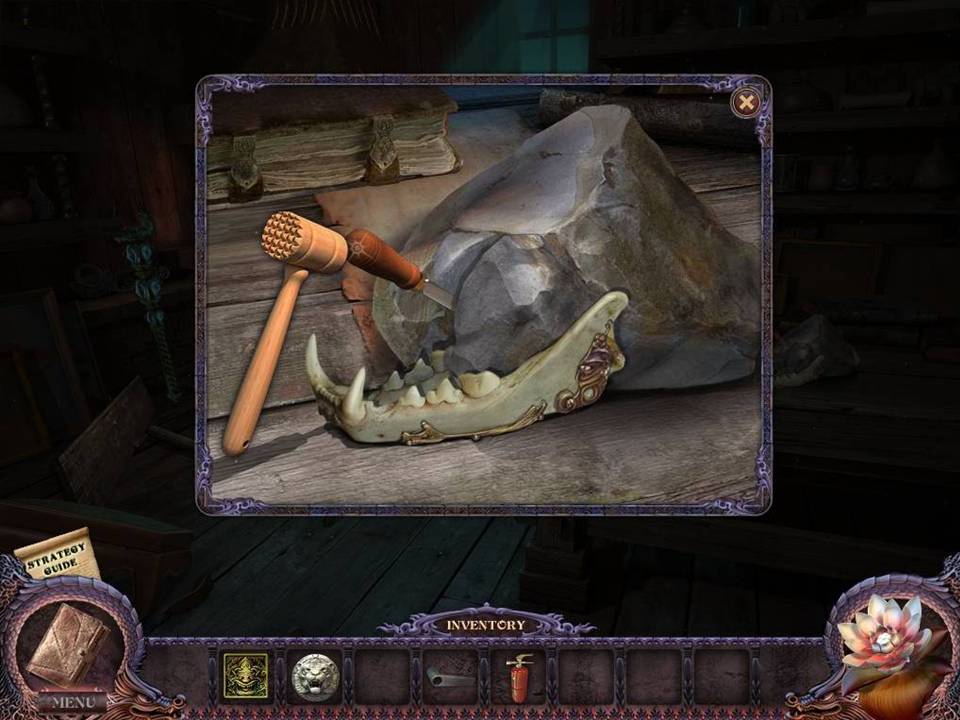Close the zoomed puzzle window
960x720 pixels.
[745, 102]
